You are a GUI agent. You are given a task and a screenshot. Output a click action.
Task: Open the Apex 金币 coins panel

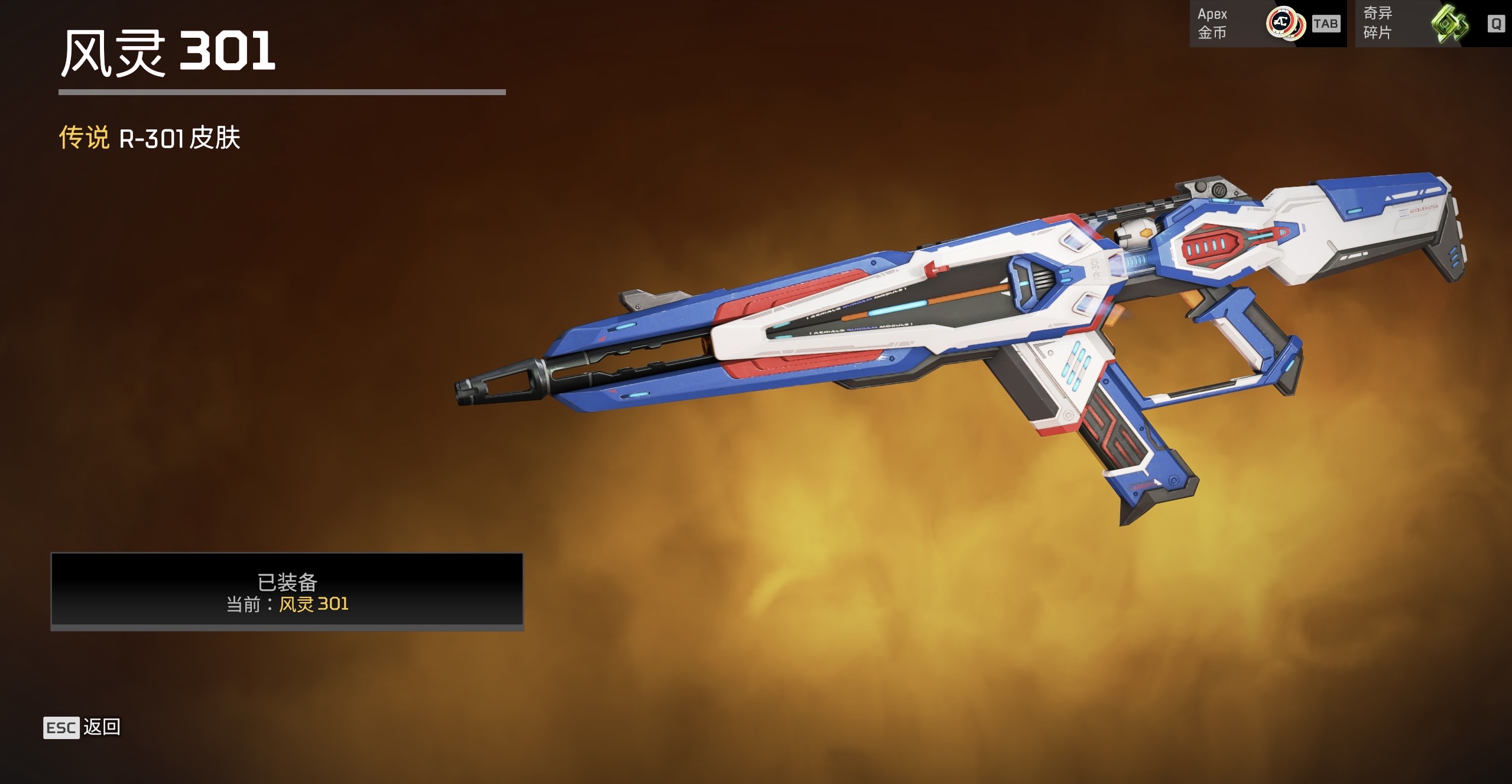coord(1267,24)
